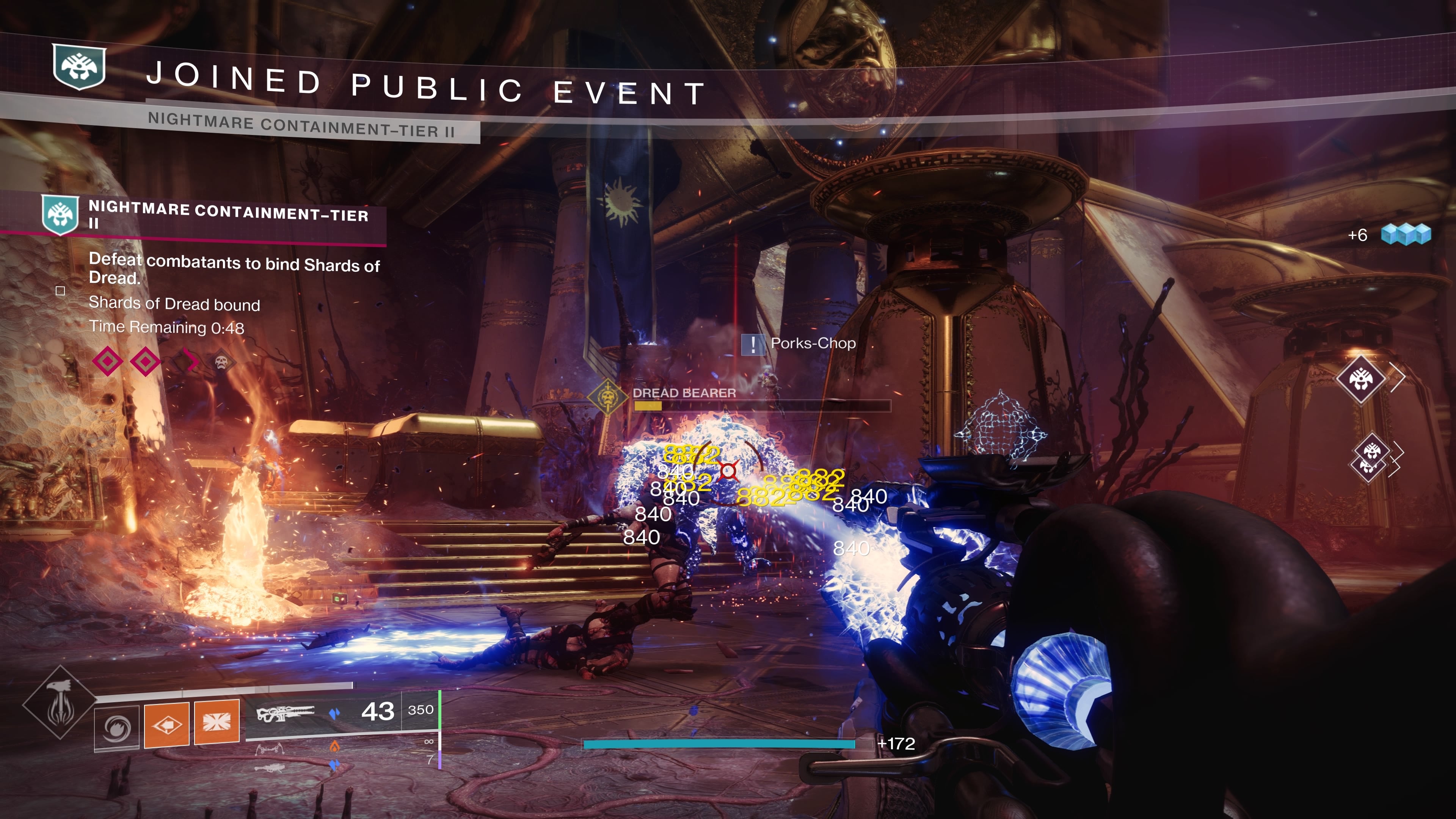1456x819 pixels.
Task: Click the Nightmare Containment emblem in the banner
Action: tap(79, 67)
